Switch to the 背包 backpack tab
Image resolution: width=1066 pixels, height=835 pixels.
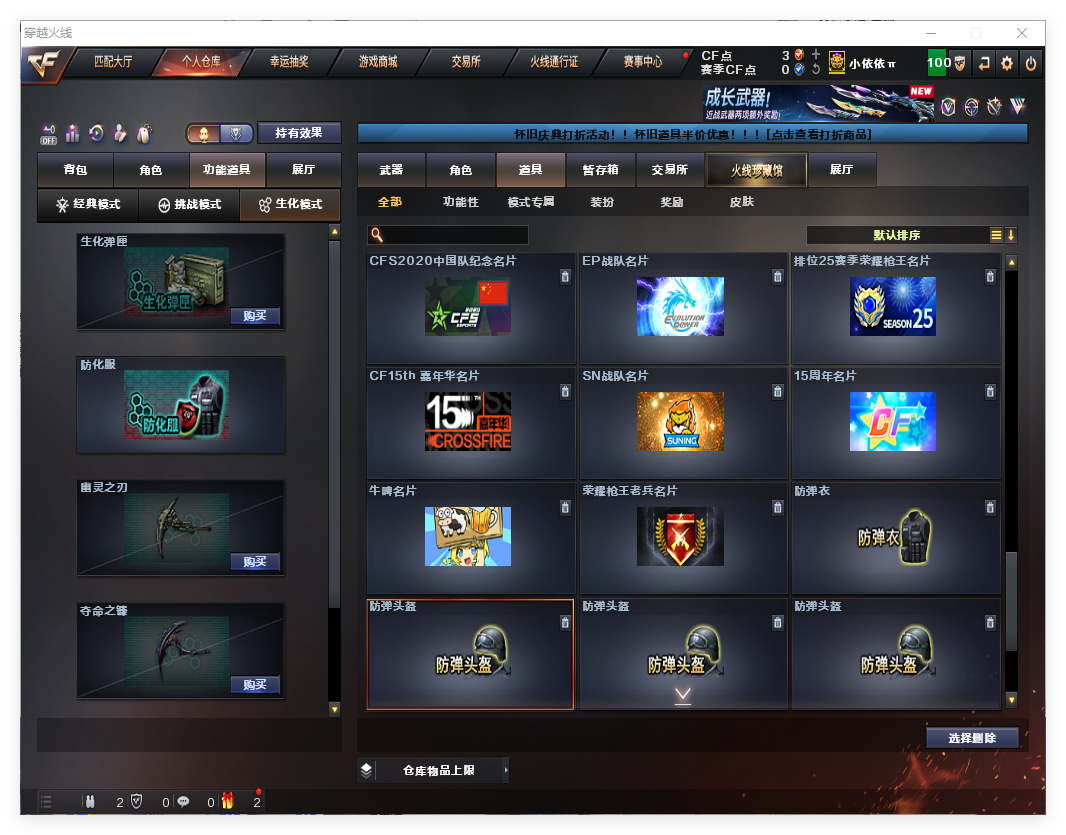pos(75,170)
